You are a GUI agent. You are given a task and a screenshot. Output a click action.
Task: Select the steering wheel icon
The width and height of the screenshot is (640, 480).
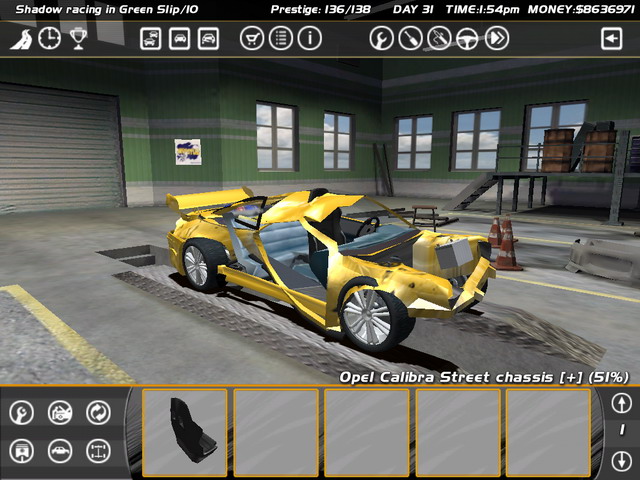click(468, 39)
